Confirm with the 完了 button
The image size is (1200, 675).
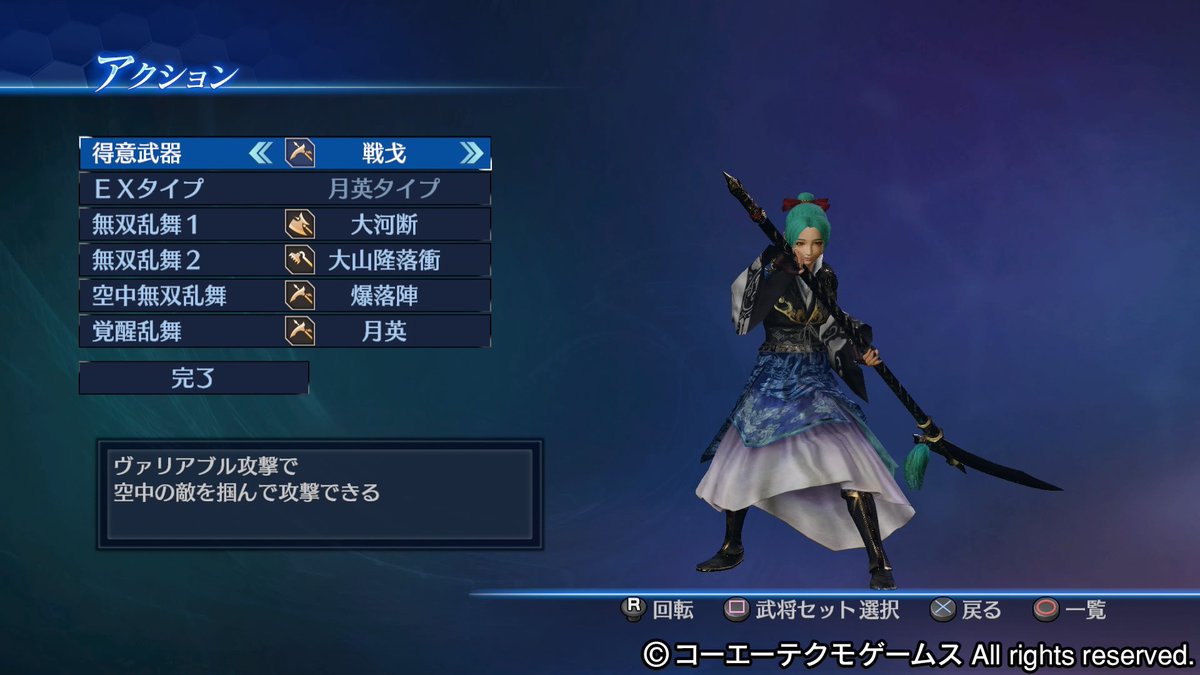pos(194,378)
